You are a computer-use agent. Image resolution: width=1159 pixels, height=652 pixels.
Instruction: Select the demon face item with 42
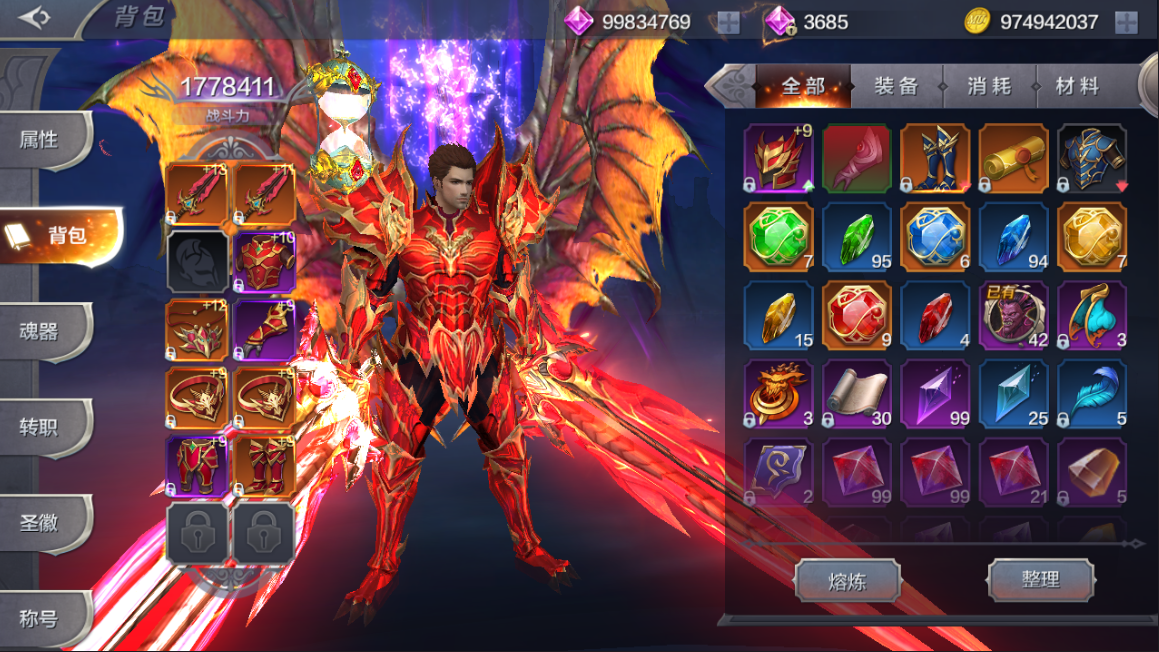(x=1013, y=315)
